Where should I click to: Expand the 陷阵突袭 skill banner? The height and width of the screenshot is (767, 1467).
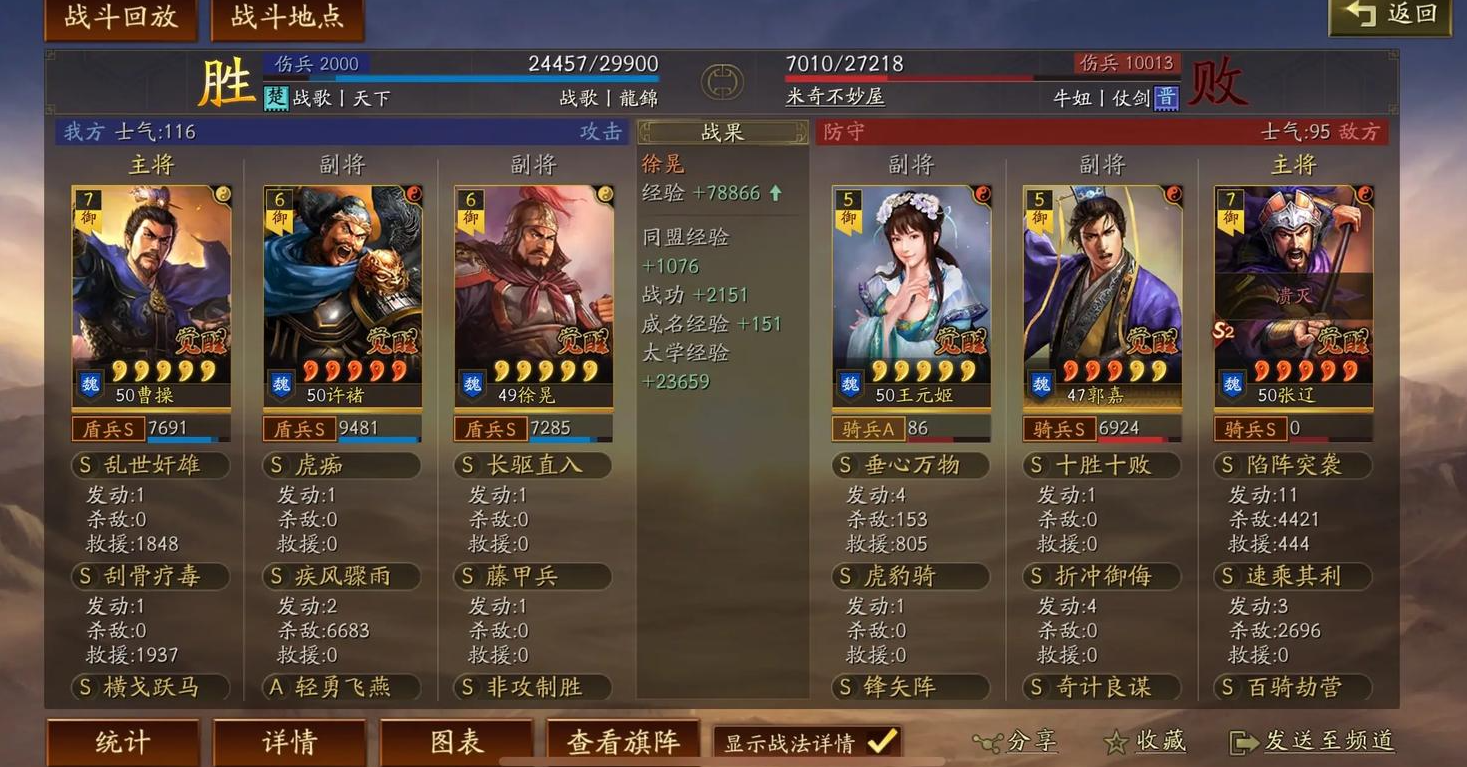tap(1292, 465)
